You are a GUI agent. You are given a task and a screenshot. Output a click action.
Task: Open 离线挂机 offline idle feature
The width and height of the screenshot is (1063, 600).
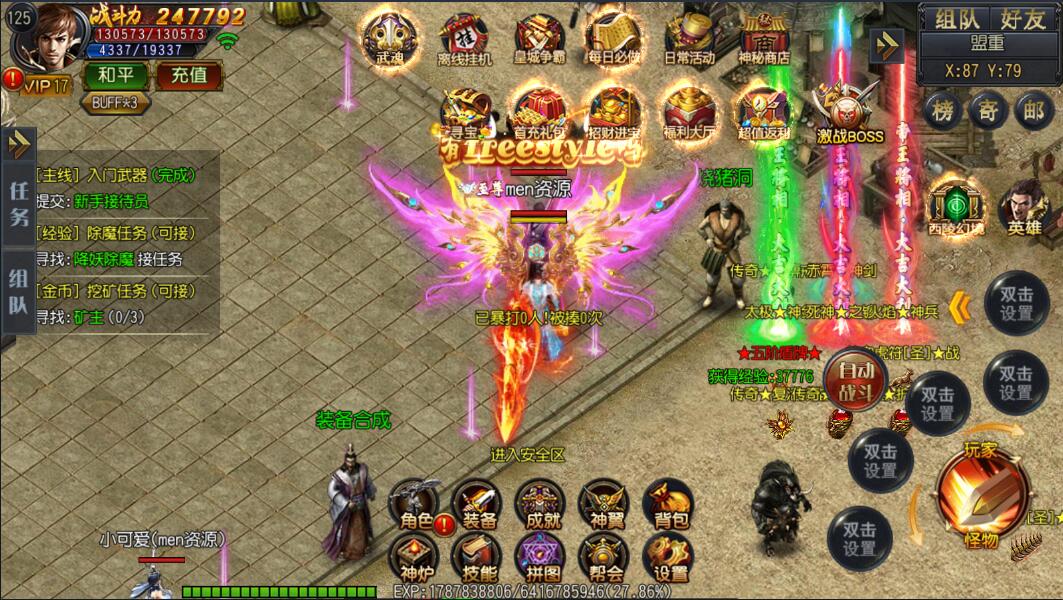[465, 38]
